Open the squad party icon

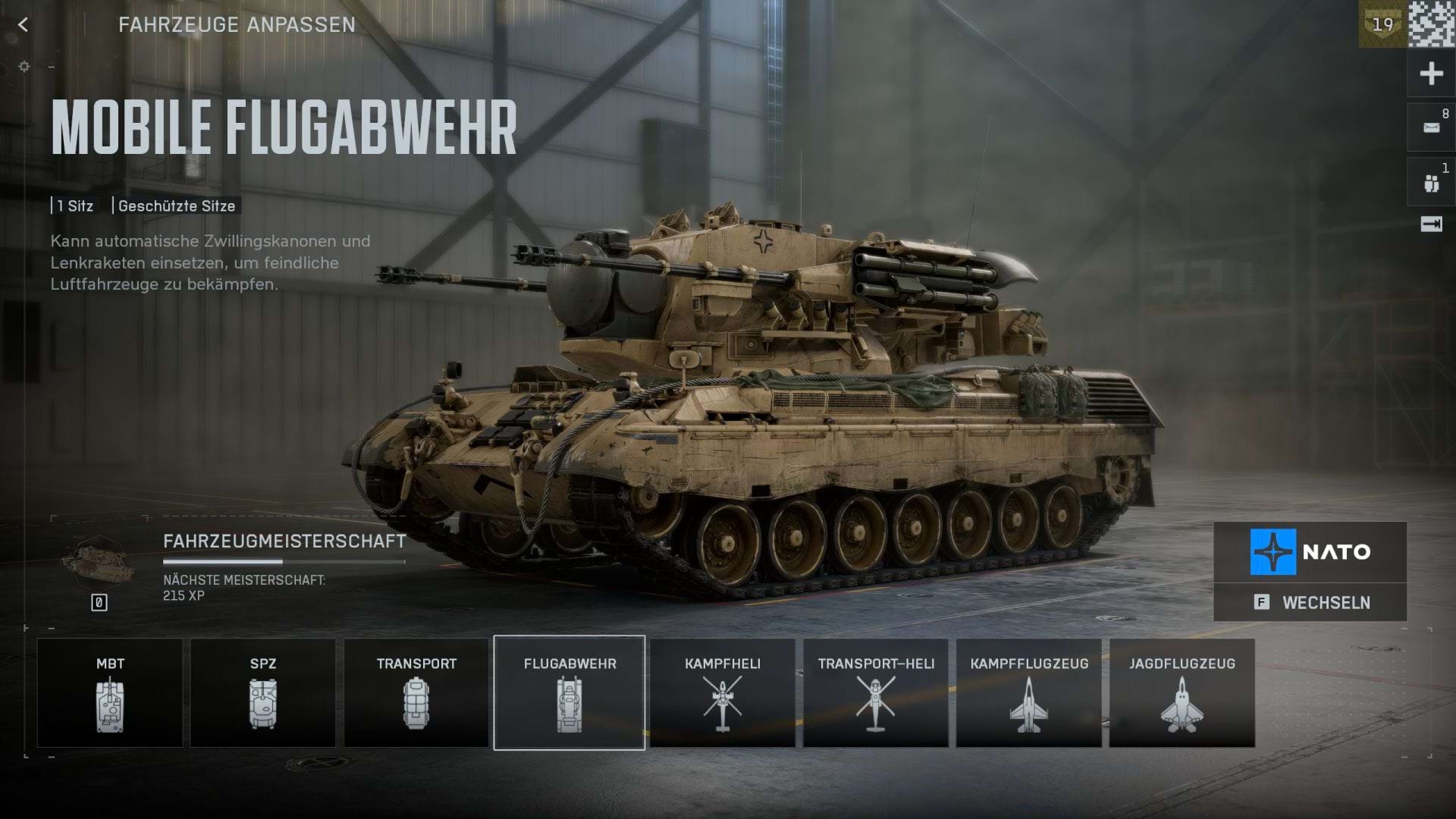tap(1431, 183)
